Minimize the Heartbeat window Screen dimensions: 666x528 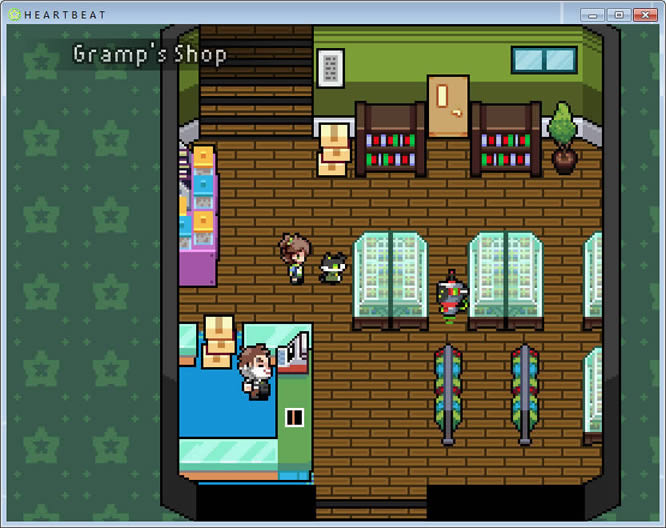[x=593, y=15]
